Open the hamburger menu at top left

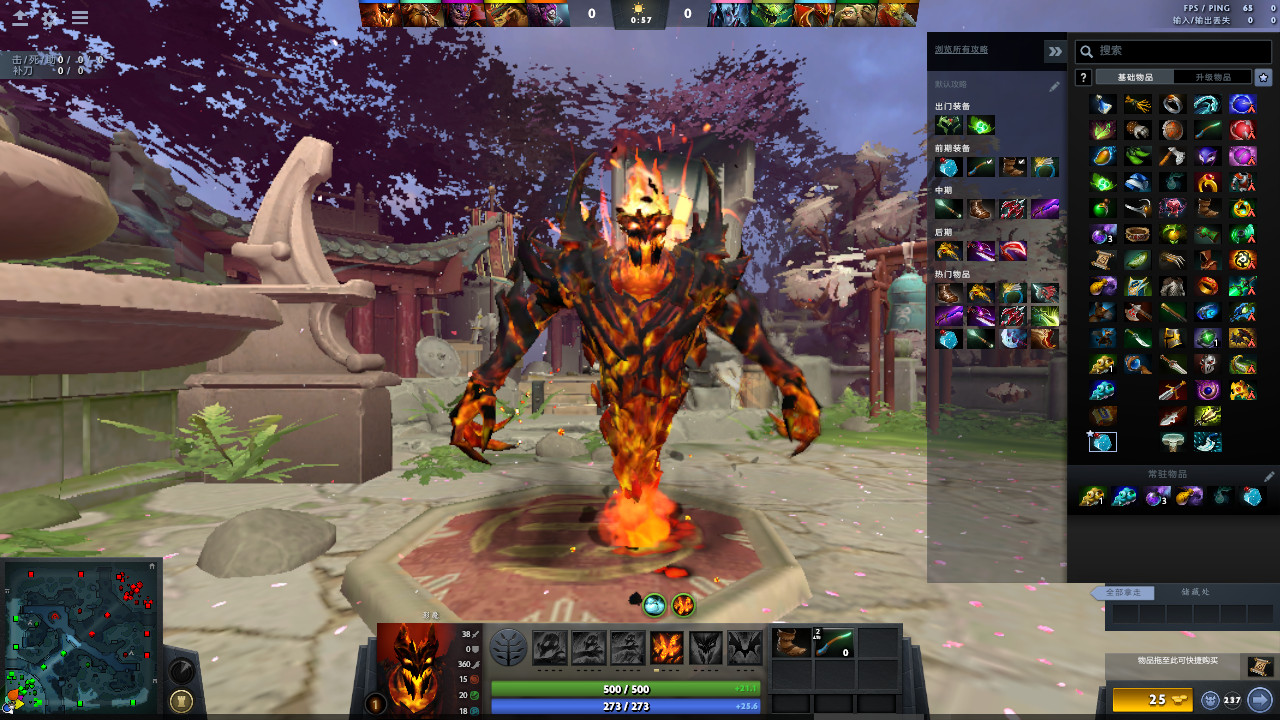click(80, 17)
